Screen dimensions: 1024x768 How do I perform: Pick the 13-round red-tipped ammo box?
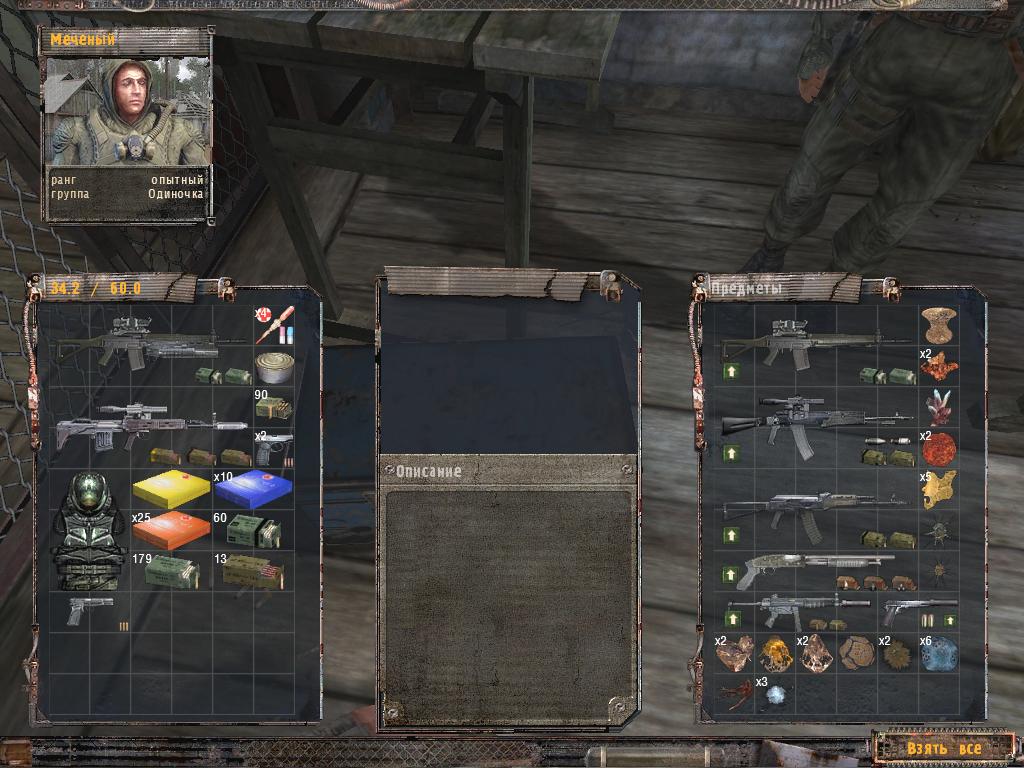(252, 572)
